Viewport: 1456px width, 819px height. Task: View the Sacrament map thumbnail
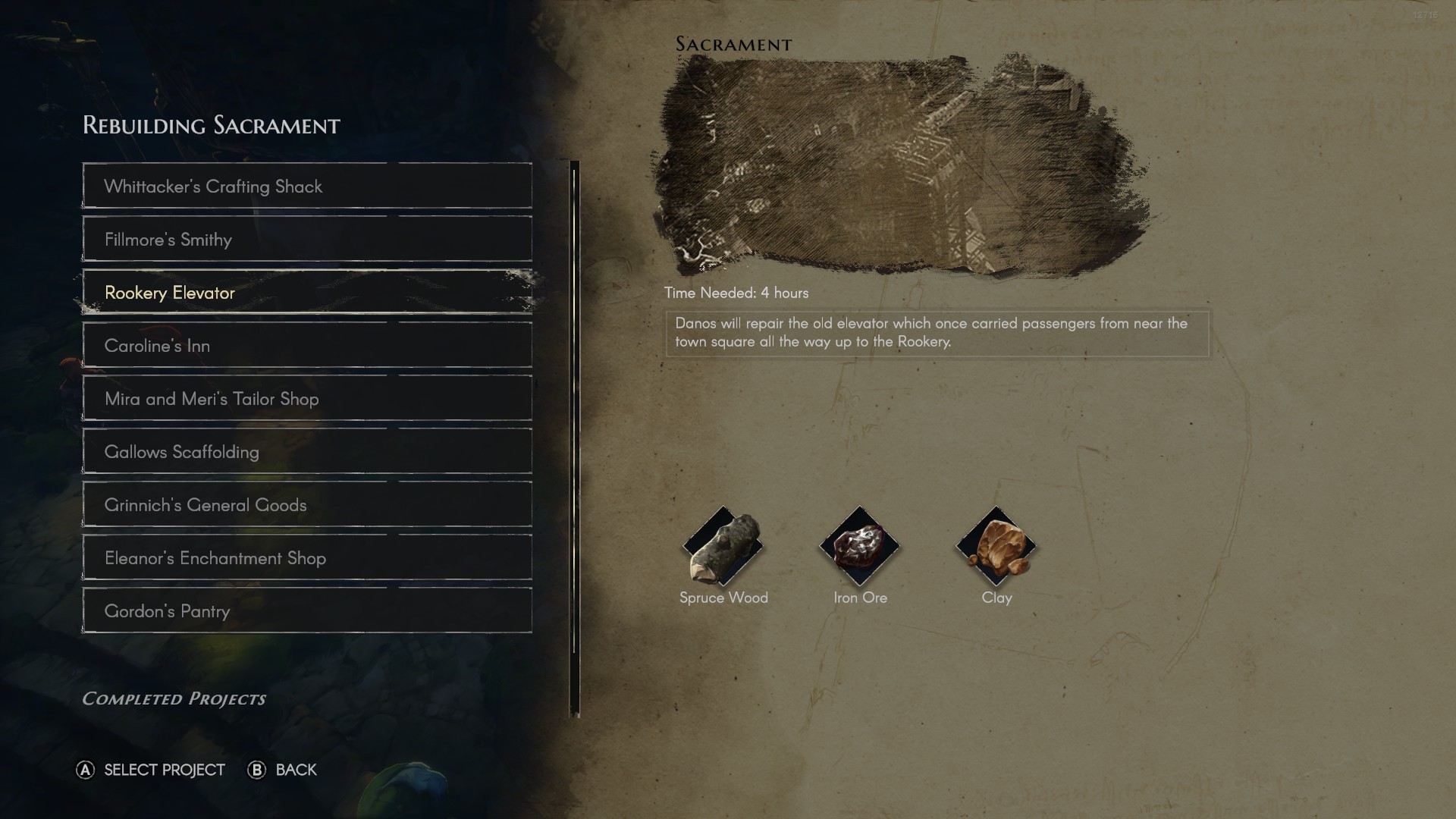tap(902, 163)
